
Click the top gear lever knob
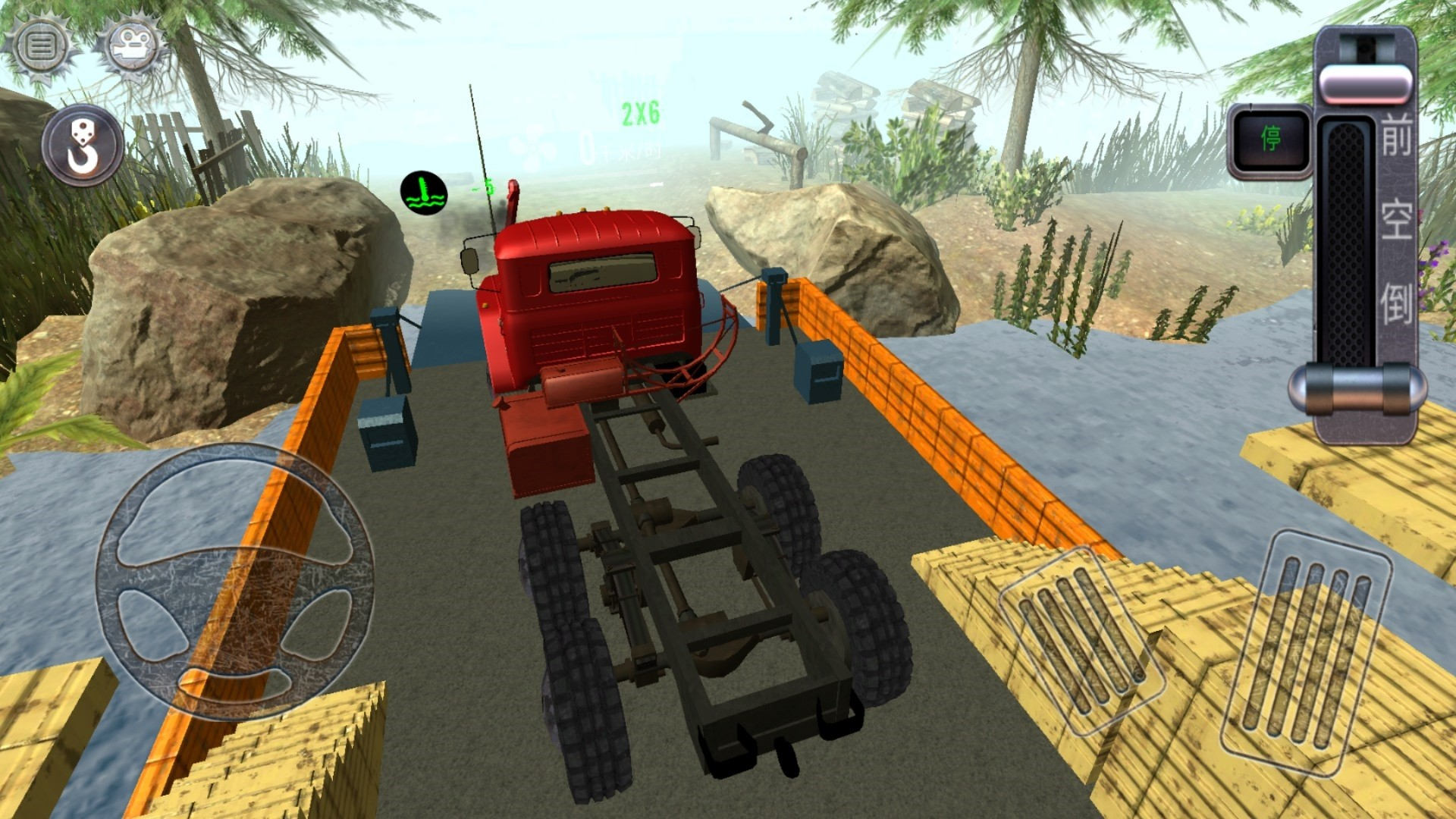pyautogui.click(x=1365, y=82)
